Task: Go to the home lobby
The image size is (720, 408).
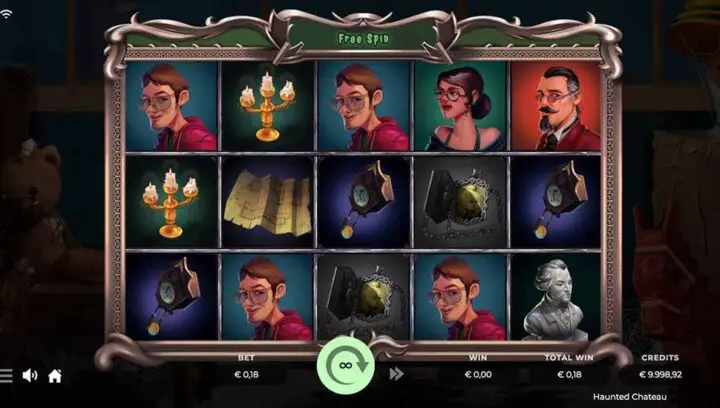Action: click(55, 376)
